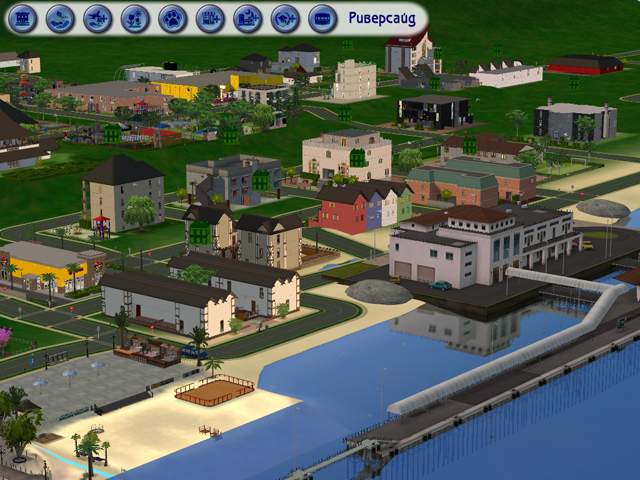Open the paw print pets icon
The width and height of the screenshot is (640, 480).
point(172,17)
